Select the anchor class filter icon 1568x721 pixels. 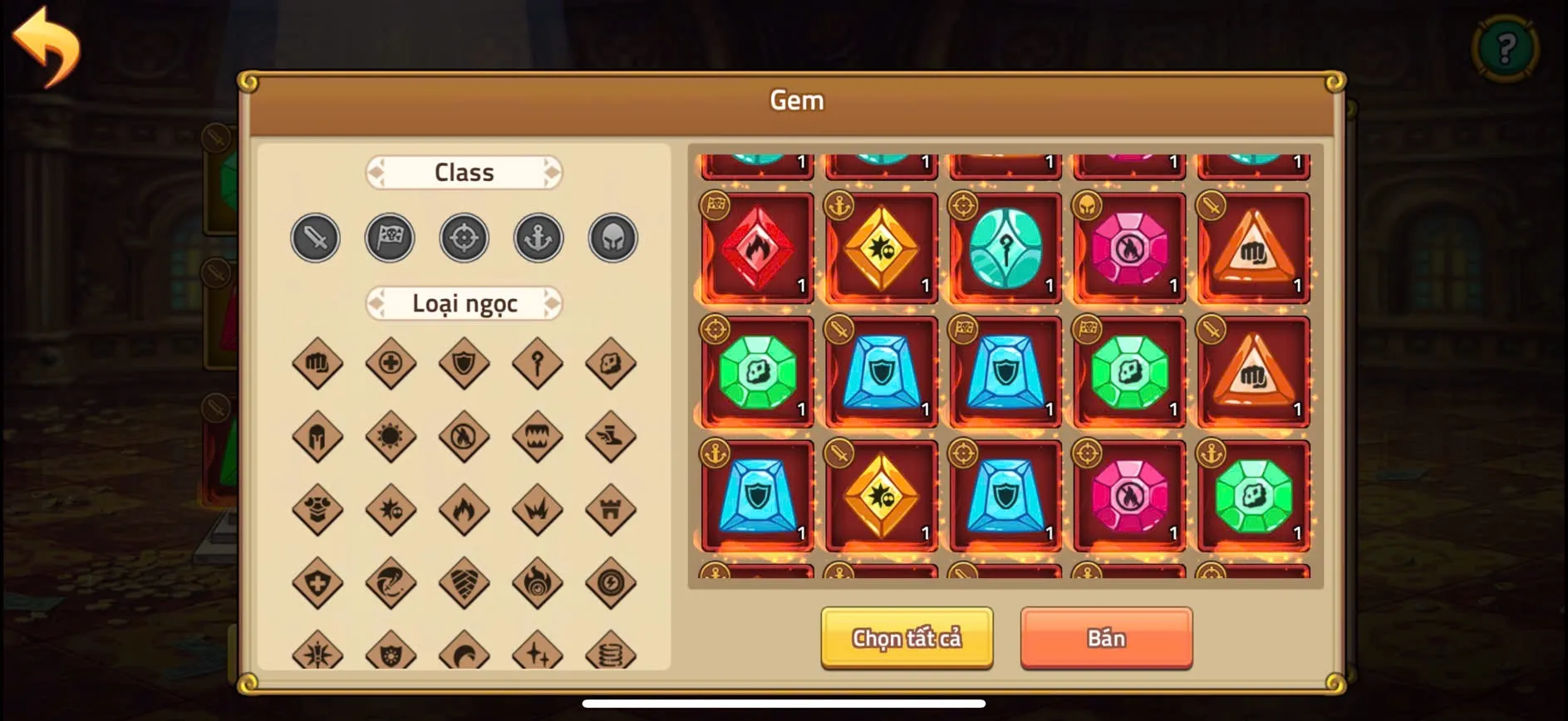coord(538,238)
